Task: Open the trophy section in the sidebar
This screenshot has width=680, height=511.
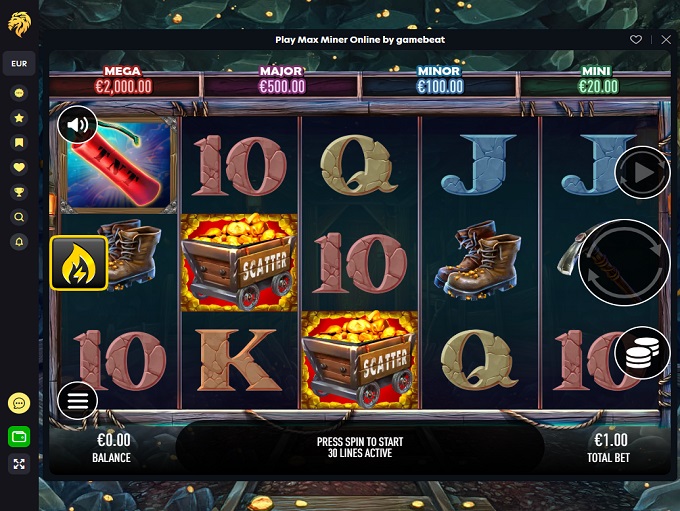Action: click(x=19, y=192)
